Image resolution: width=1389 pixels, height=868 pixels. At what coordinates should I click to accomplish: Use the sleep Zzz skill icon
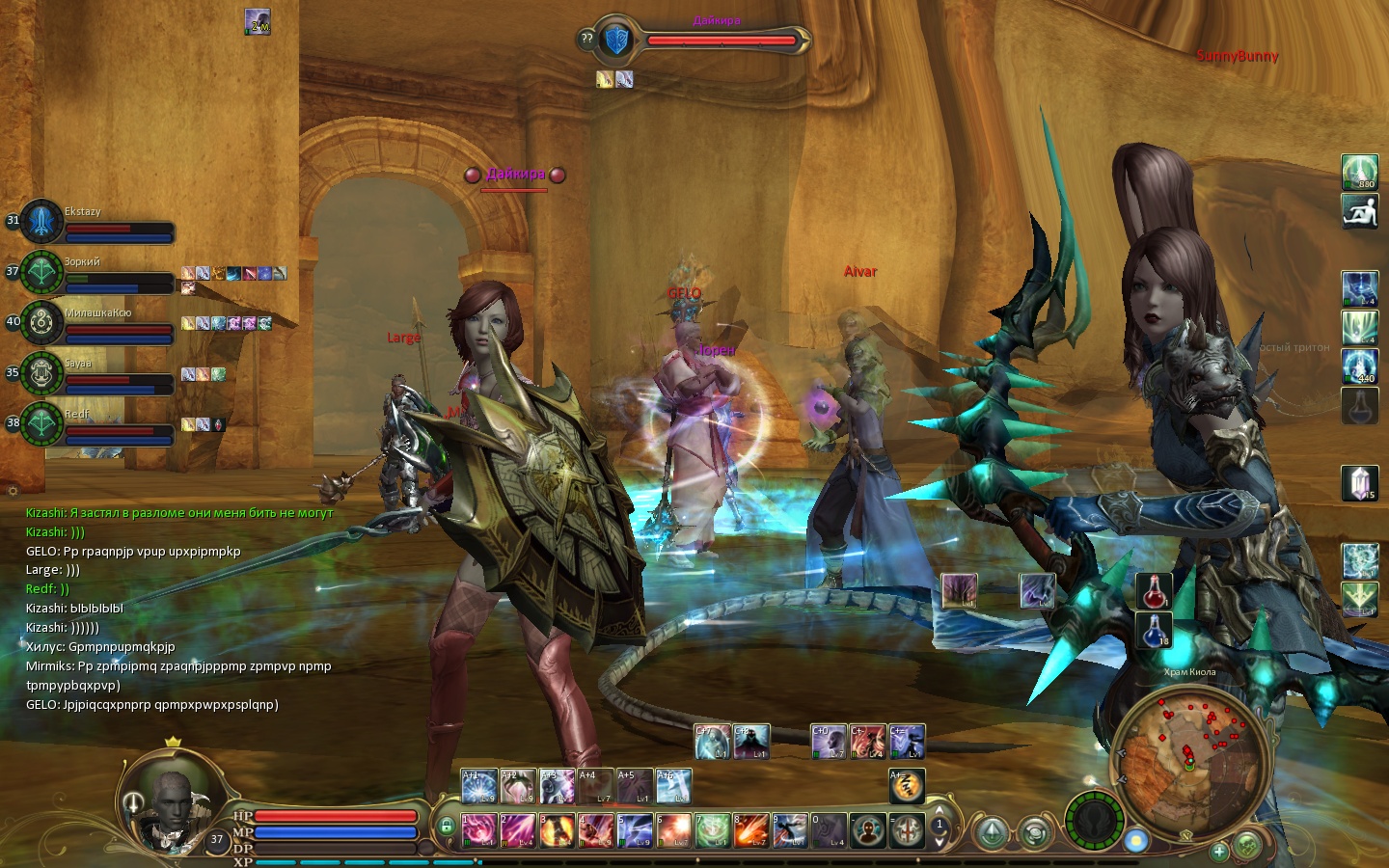tap(907, 786)
